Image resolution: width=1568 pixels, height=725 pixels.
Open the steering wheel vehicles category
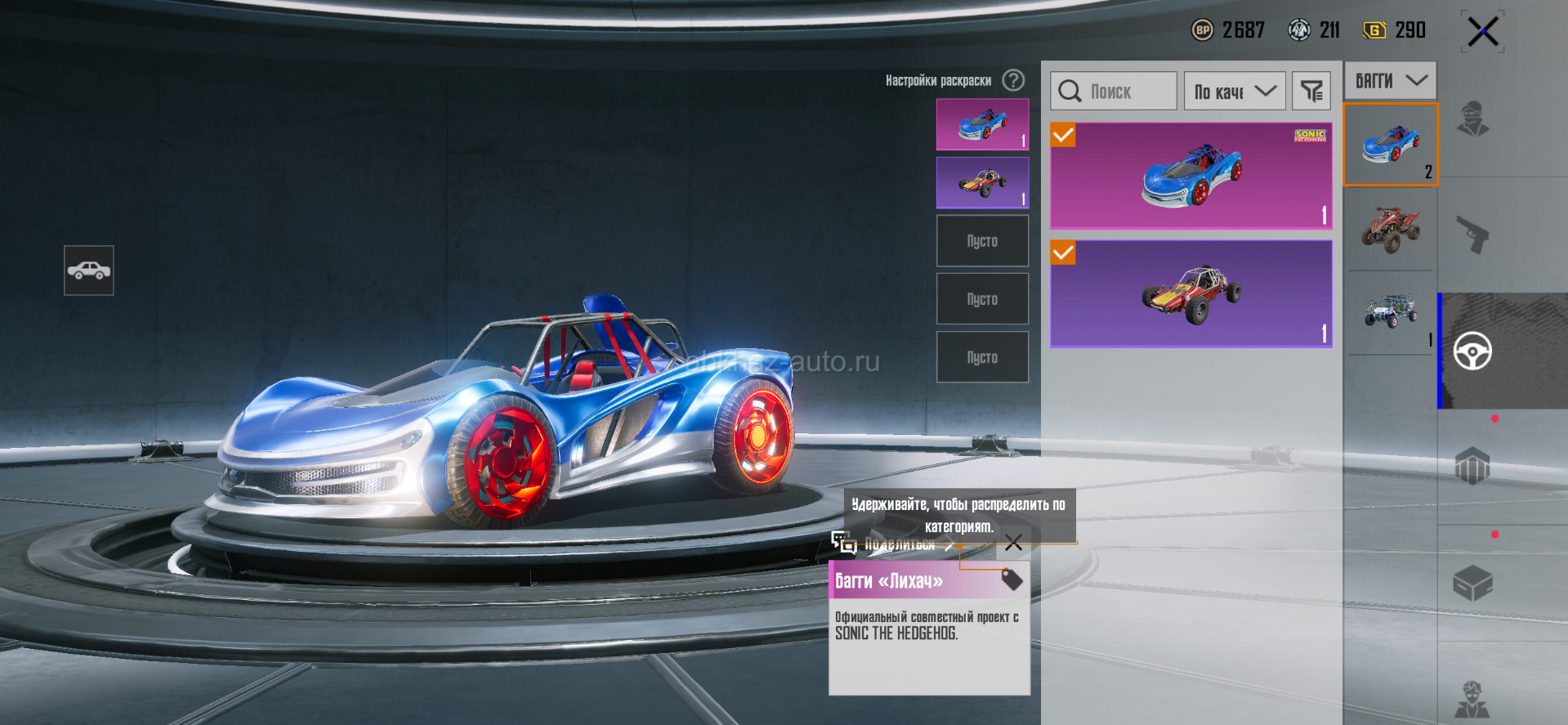tap(1472, 351)
